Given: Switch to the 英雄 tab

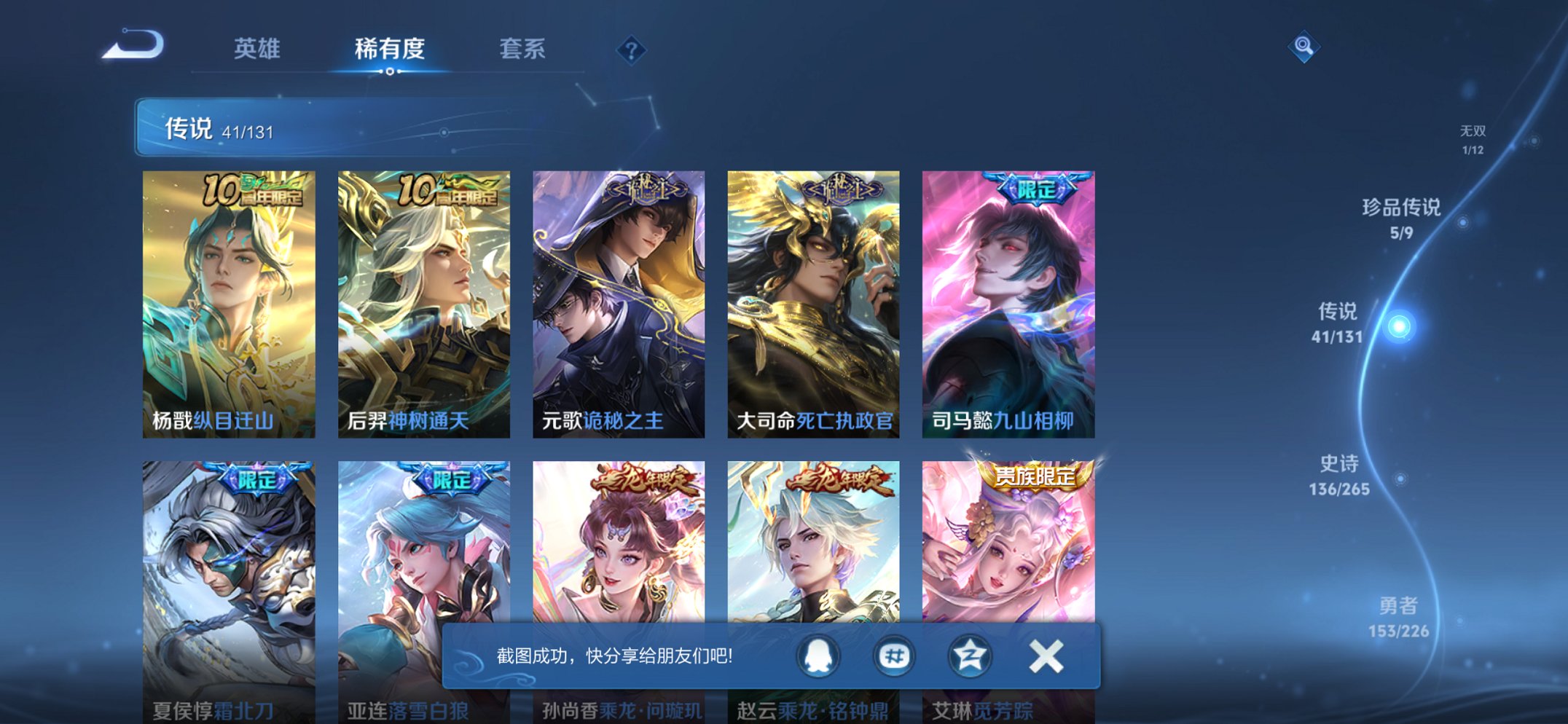Looking at the screenshot, I should point(258,49).
